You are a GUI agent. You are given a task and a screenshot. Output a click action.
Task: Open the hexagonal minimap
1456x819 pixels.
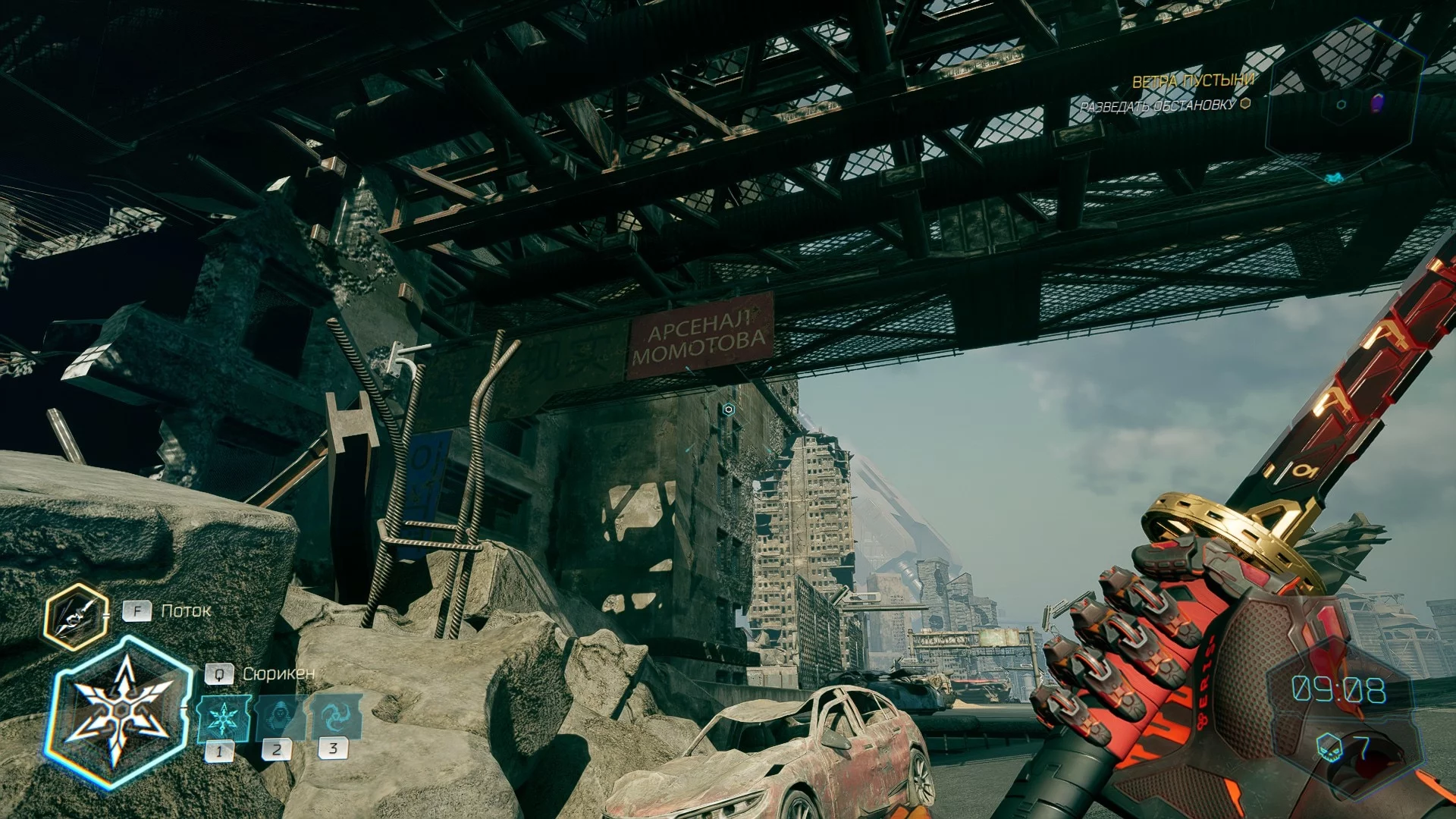(1343, 102)
